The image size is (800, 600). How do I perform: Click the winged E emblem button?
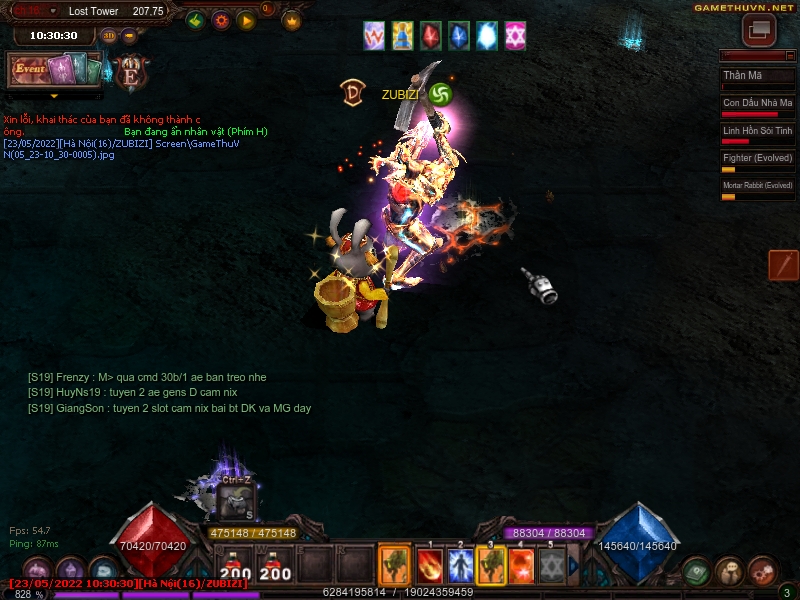pos(131,73)
